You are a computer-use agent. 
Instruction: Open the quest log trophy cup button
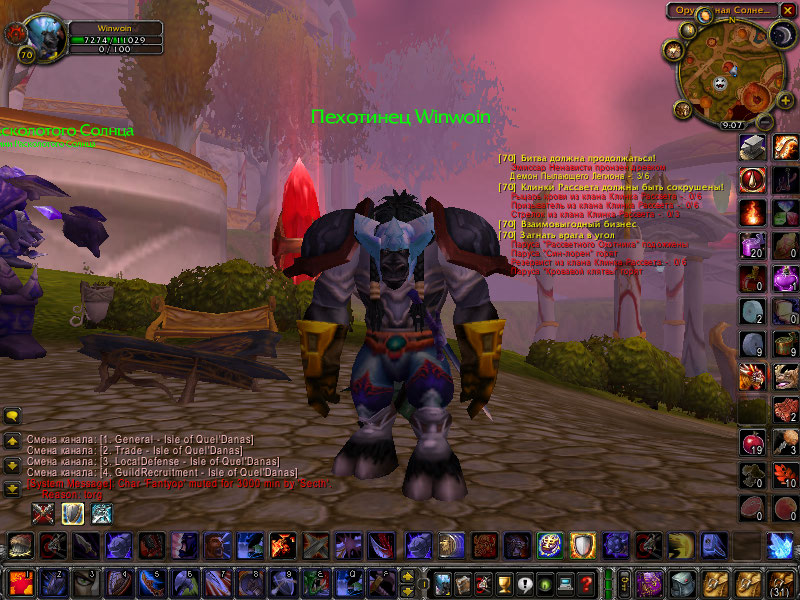tap(505, 582)
